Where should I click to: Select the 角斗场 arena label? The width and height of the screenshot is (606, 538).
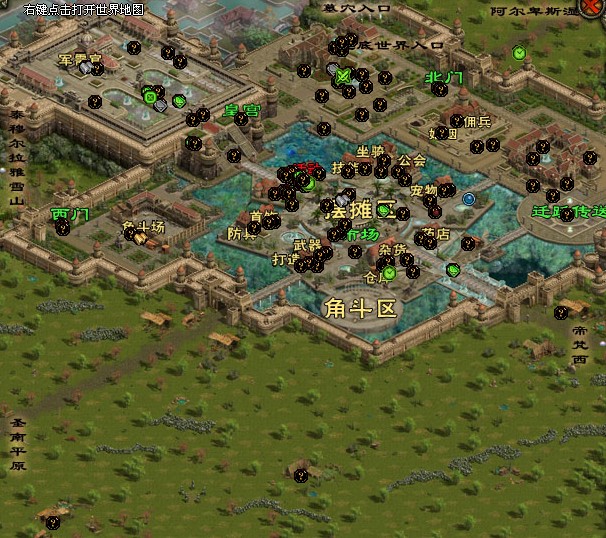(x=142, y=226)
